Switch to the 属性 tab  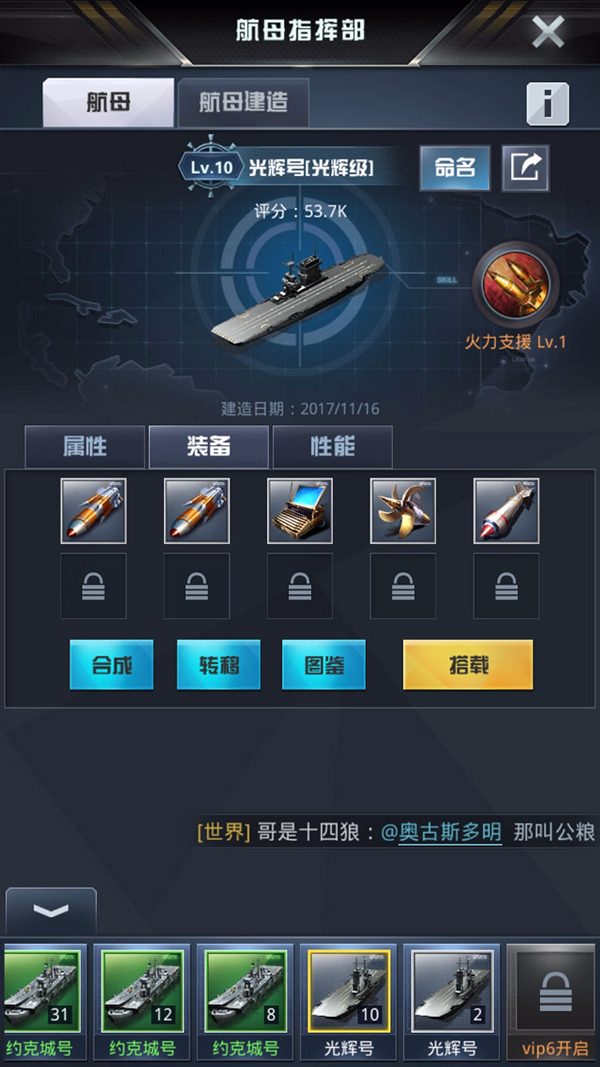tap(85, 446)
